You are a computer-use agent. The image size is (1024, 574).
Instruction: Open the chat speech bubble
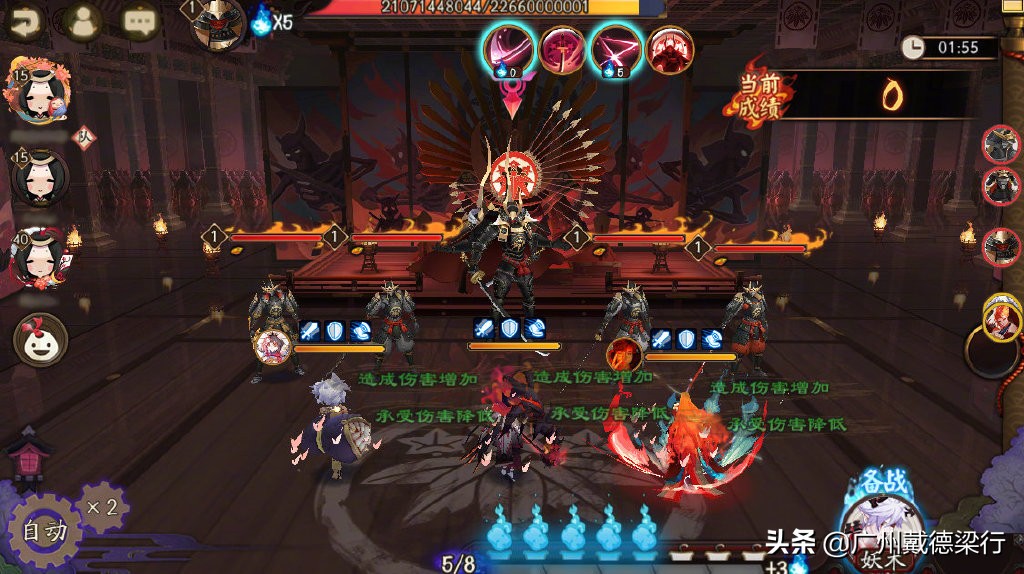tap(141, 20)
